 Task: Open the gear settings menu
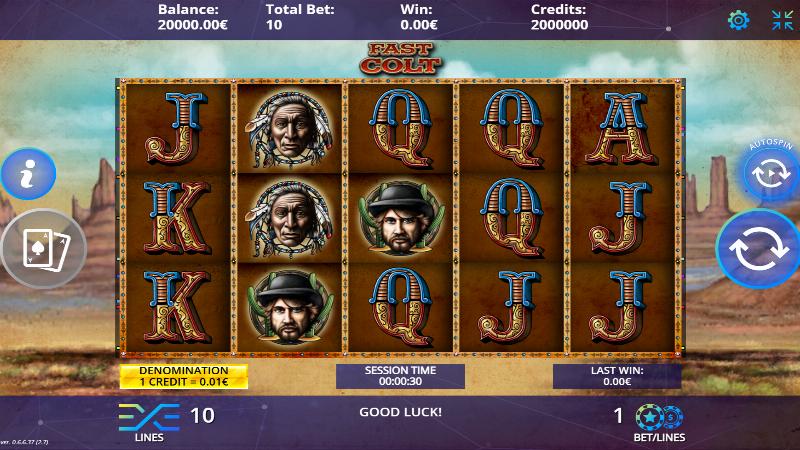738,20
